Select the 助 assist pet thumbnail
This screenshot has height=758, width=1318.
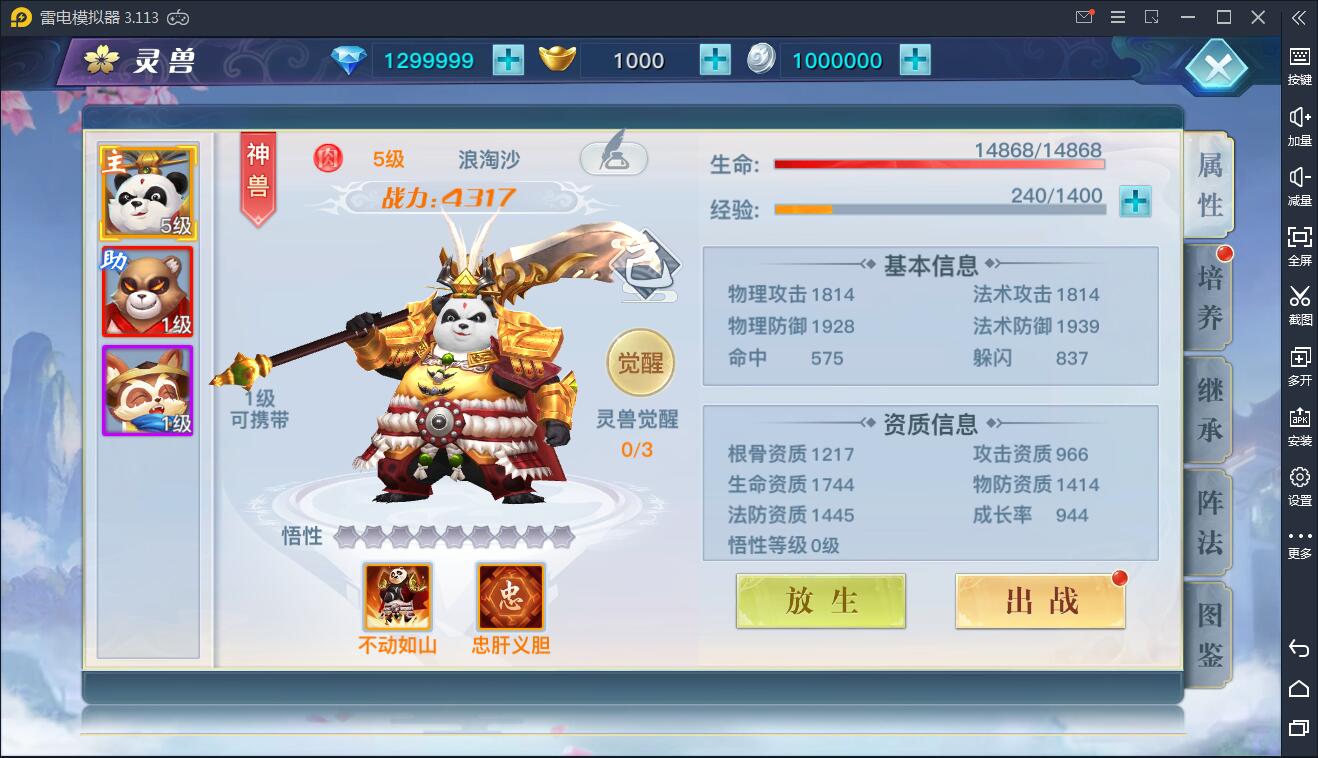pos(146,292)
